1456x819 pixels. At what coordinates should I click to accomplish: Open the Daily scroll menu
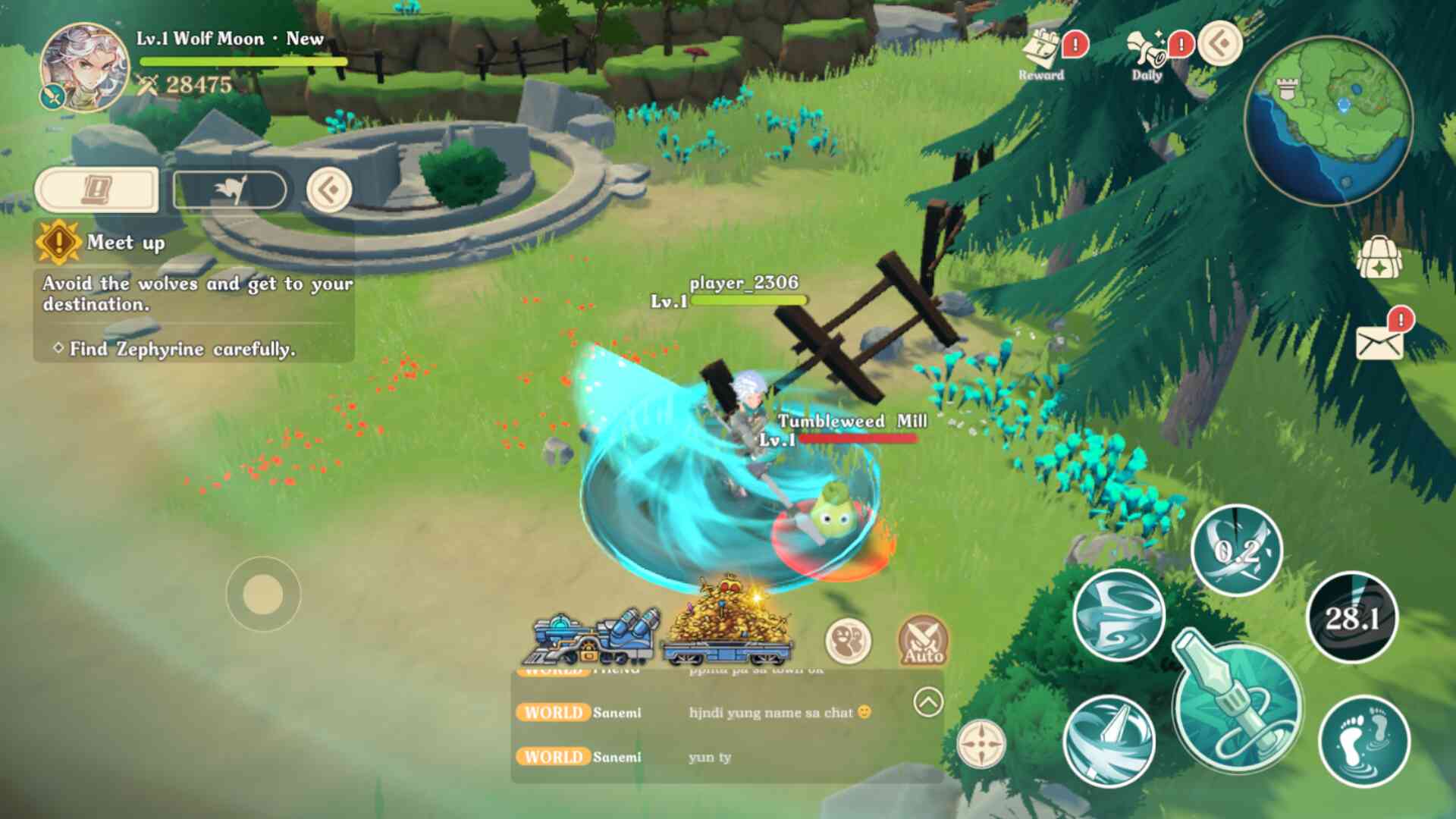click(x=1147, y=53)
